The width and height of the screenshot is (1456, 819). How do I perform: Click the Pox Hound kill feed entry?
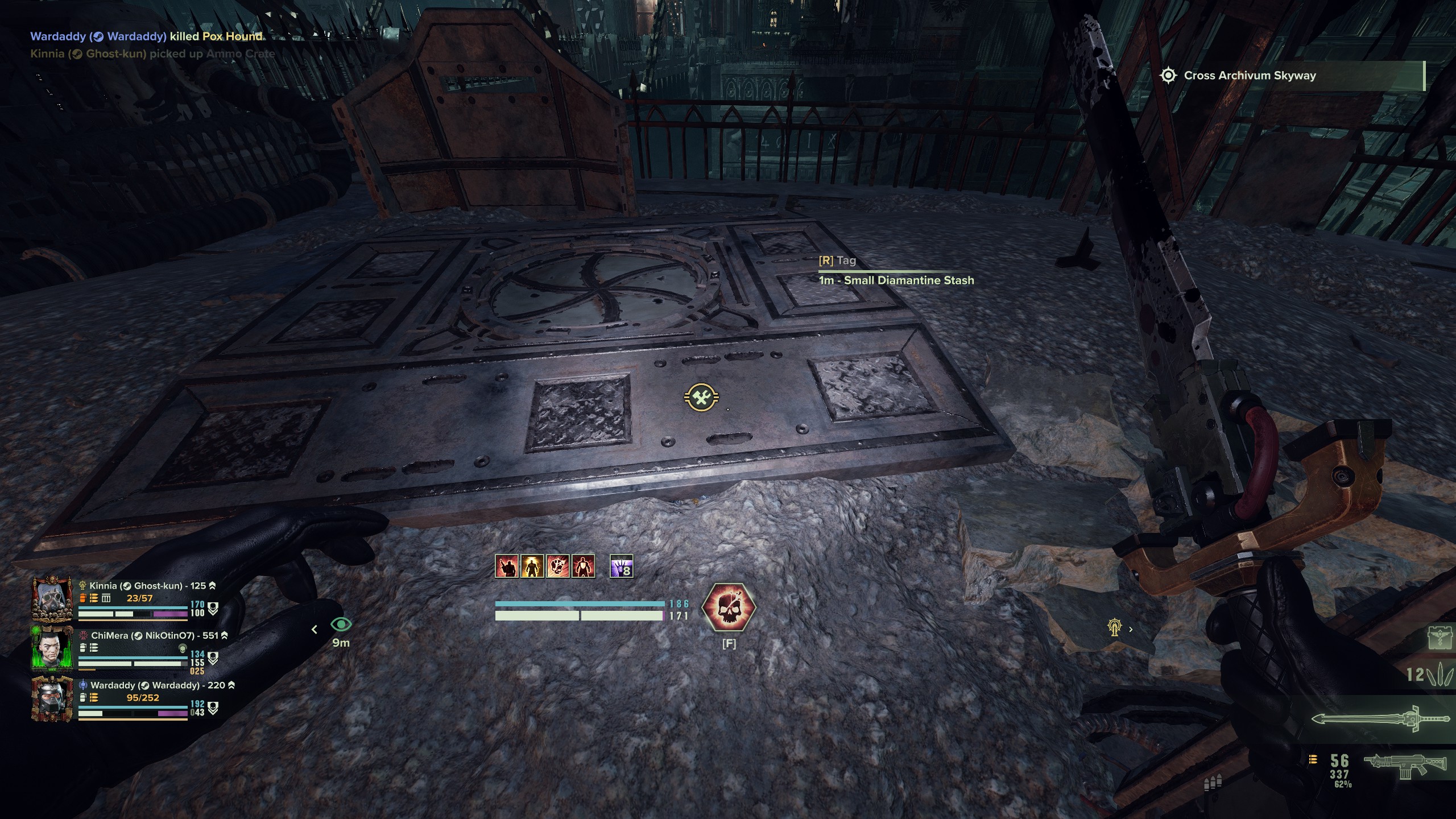tap(146, 36)
